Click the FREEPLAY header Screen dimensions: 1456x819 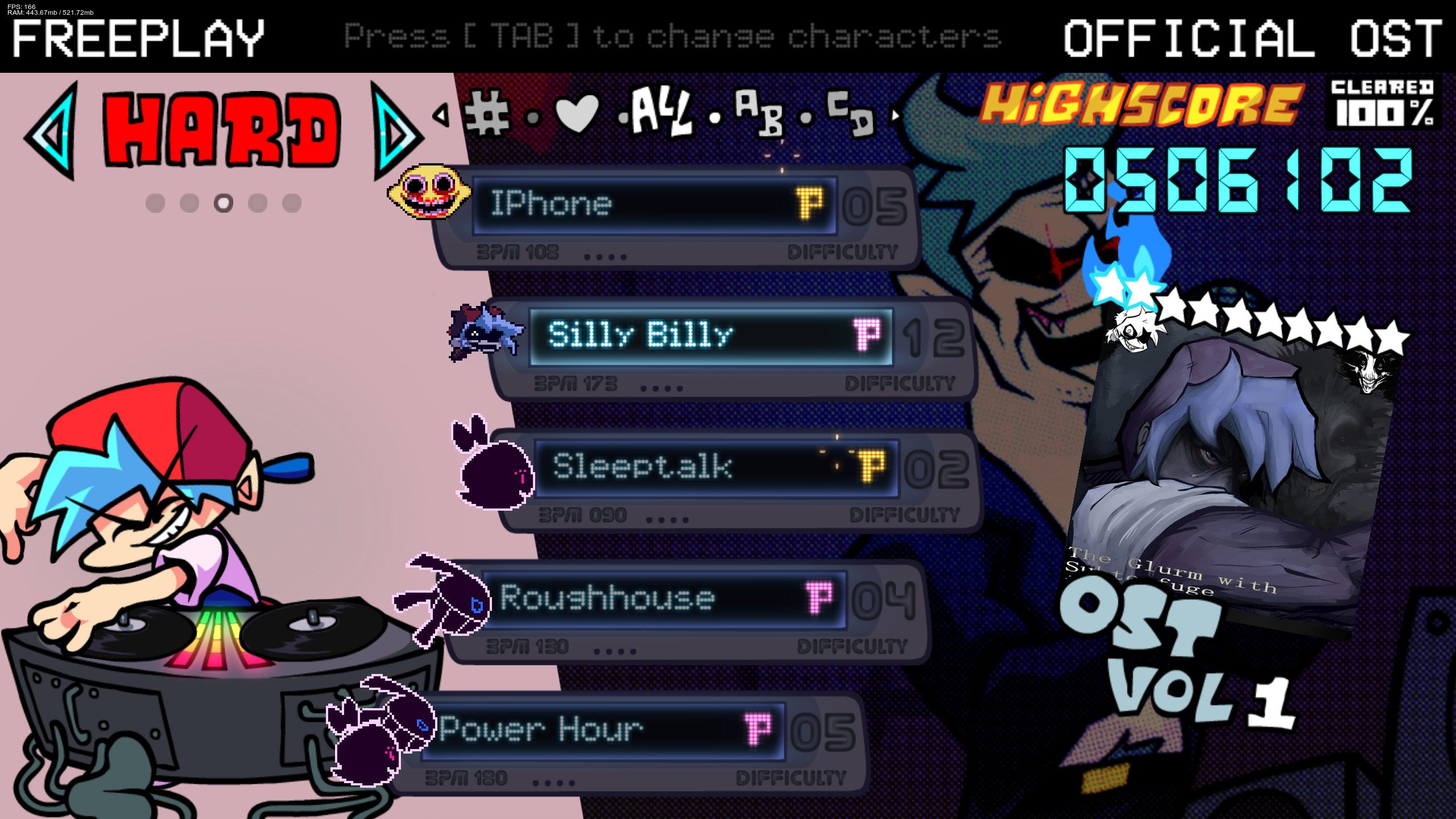[x=138, y=40]
